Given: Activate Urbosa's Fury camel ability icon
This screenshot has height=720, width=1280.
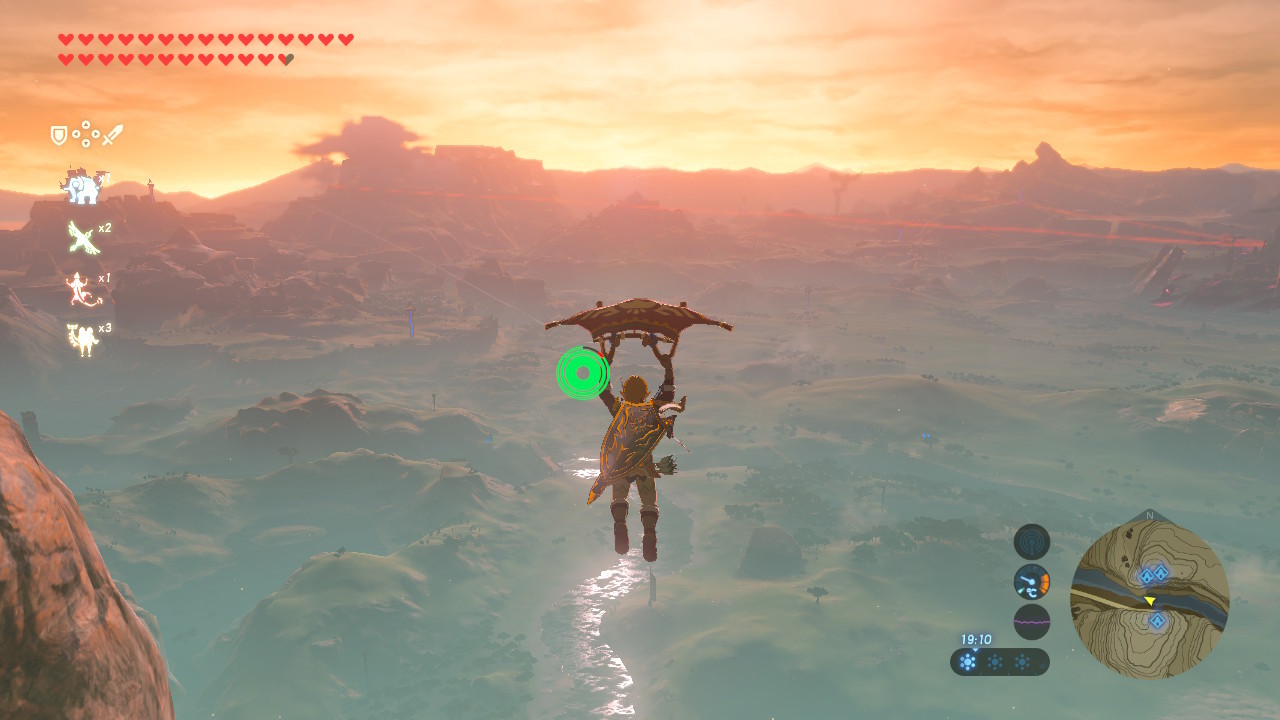Looking at the screenshot, I should pos(81,340).
